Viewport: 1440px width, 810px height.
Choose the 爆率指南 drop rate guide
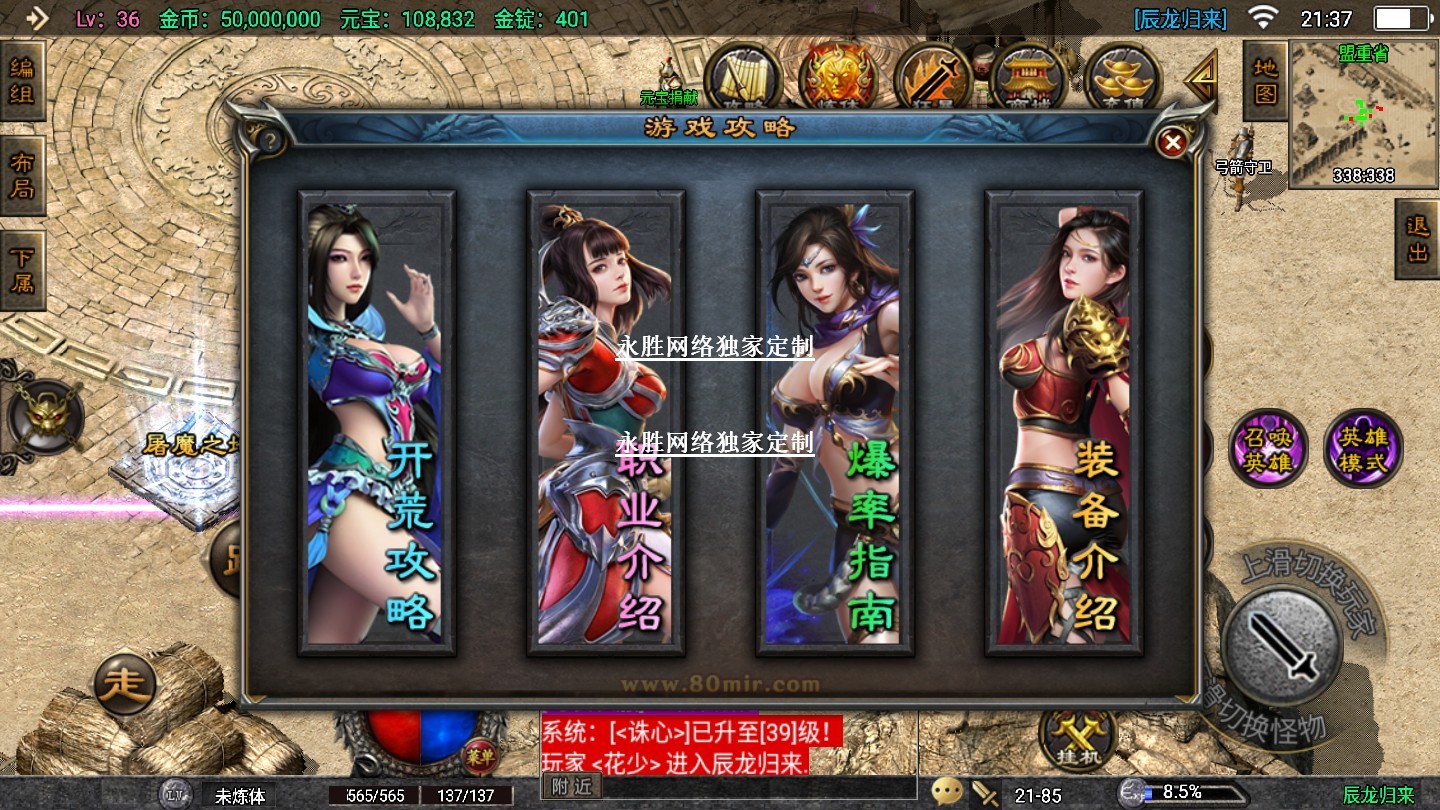pyautogui.click(x=835, y=423)
